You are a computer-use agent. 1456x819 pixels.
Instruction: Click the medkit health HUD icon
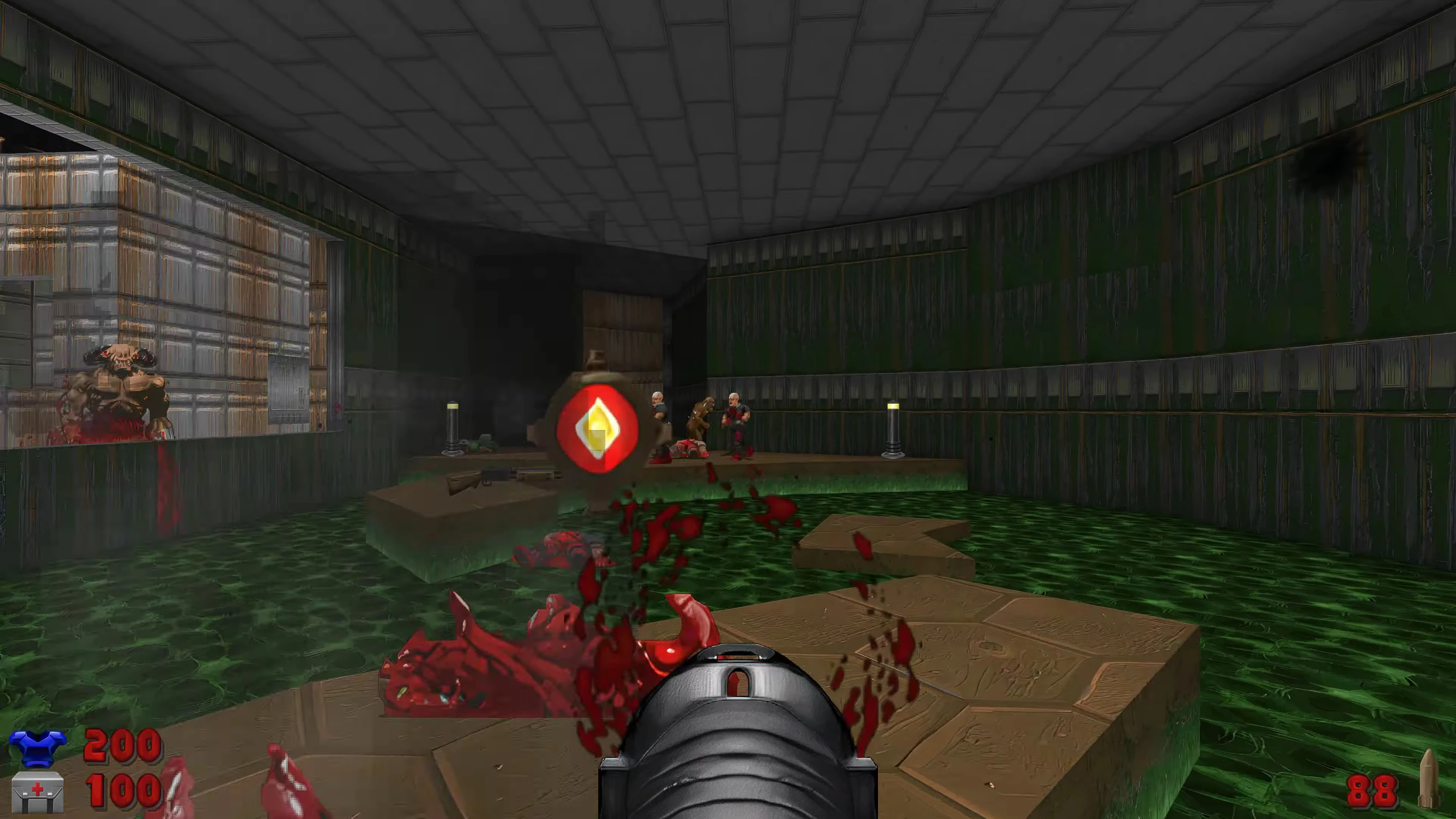click(38, 792)
